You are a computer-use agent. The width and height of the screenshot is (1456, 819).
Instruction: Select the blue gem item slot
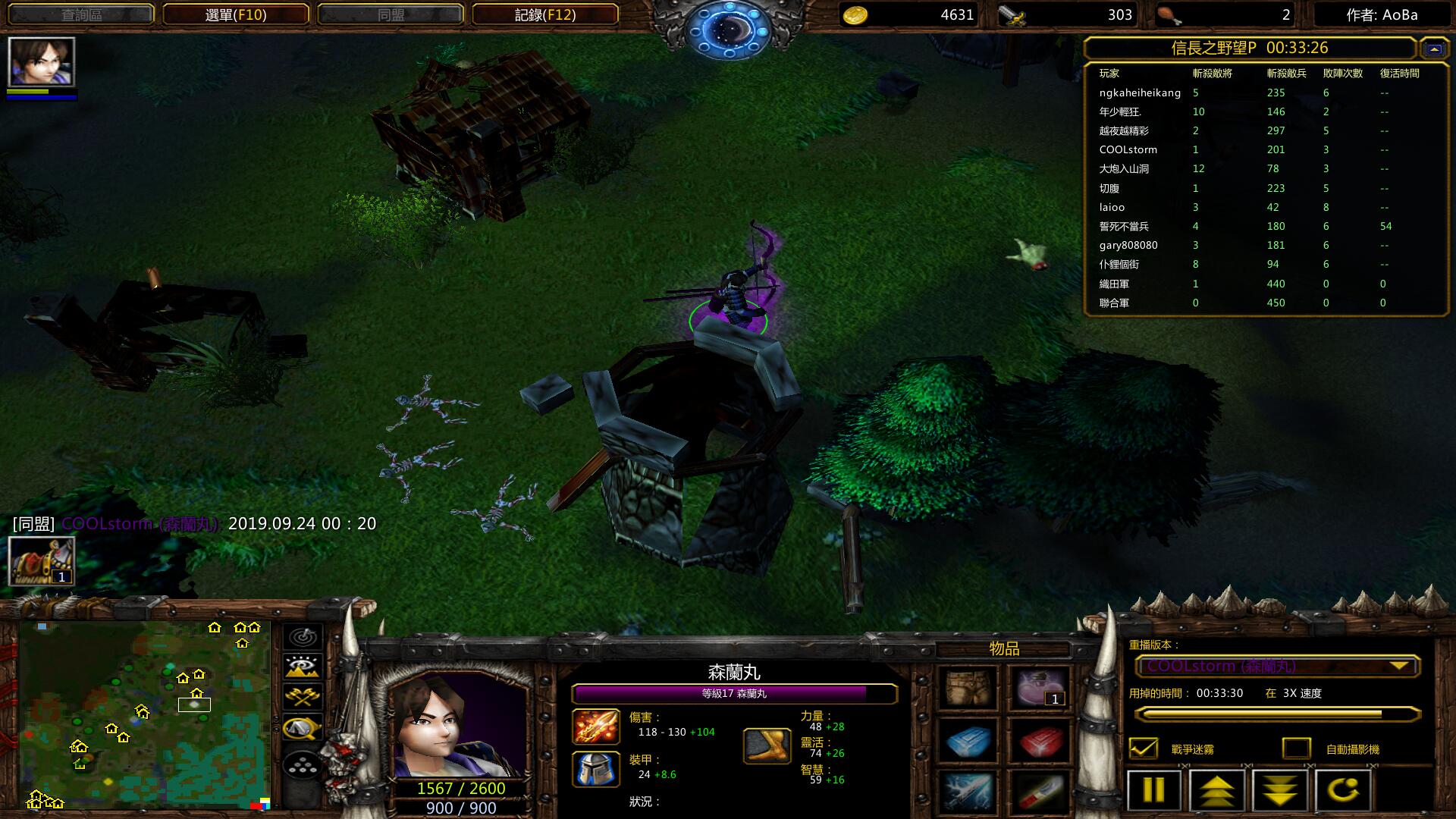click(x=968, y=740)
